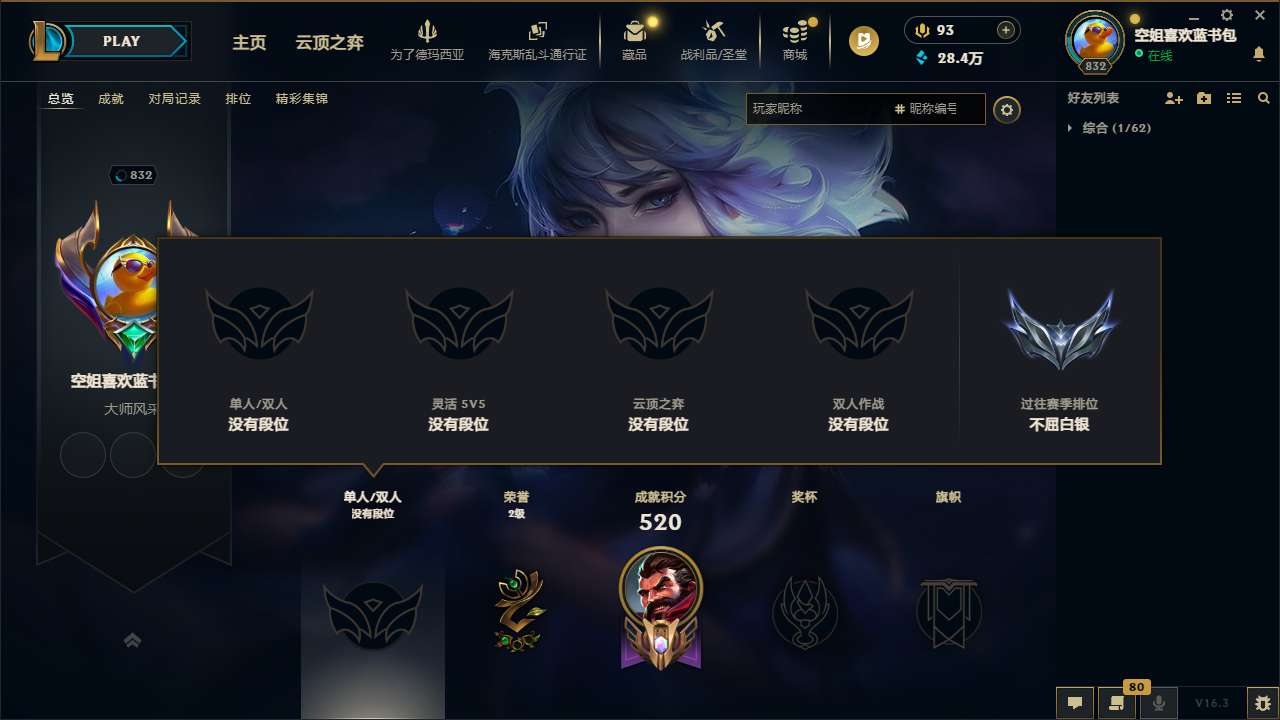This screenshot has height=720, width=1280.
Task: Open the friend search magnifier icon
Action: click(1264, 98)
